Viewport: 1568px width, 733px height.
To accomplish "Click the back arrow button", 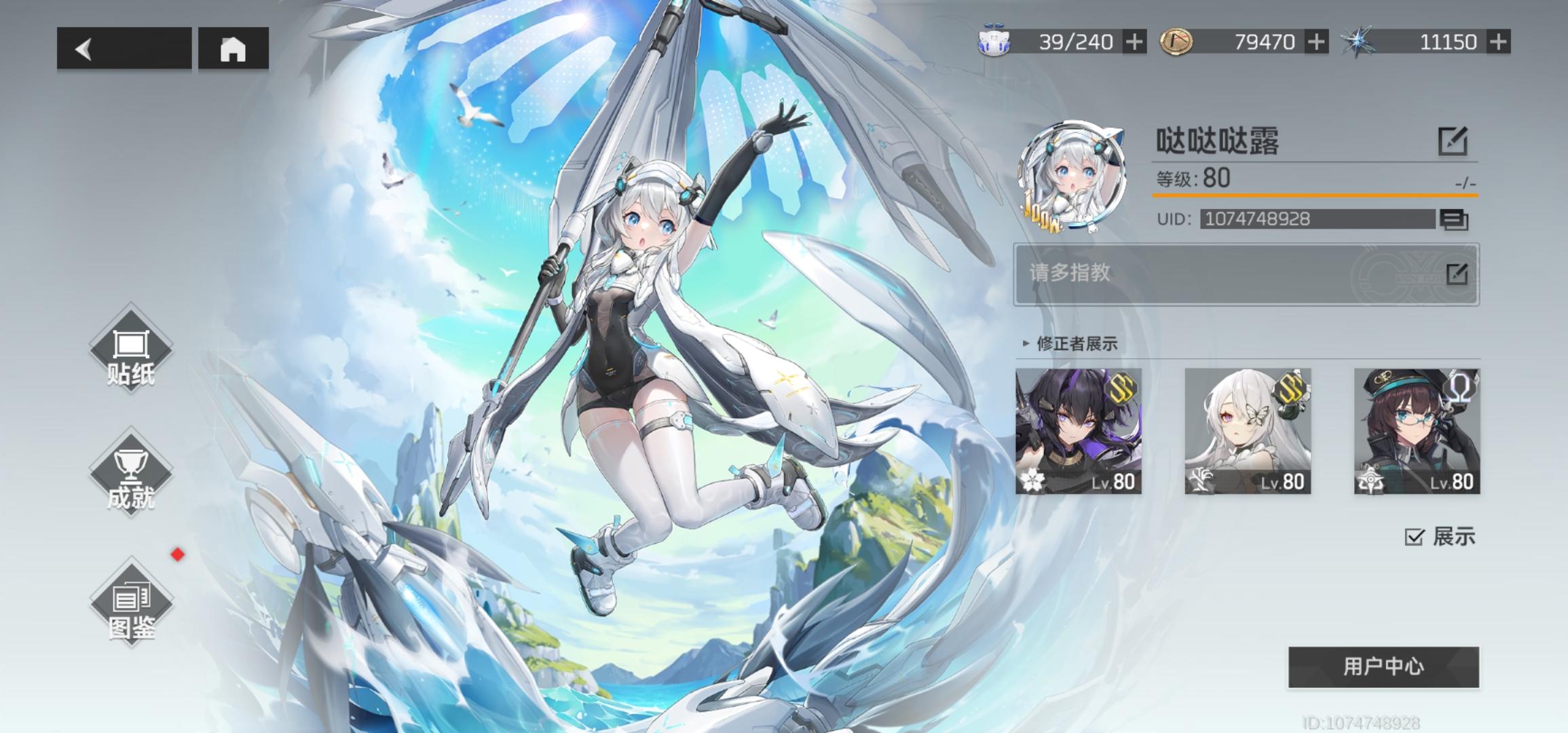I will pyautogui.click(x=84, y=48).
